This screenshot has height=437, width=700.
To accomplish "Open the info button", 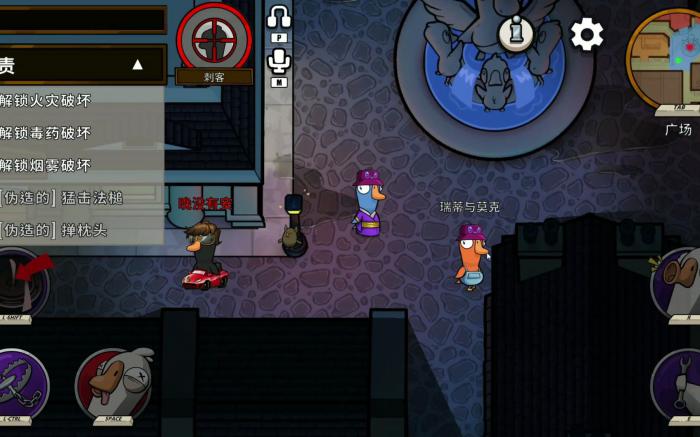I will pyautogui.click(x=516, y=34).
